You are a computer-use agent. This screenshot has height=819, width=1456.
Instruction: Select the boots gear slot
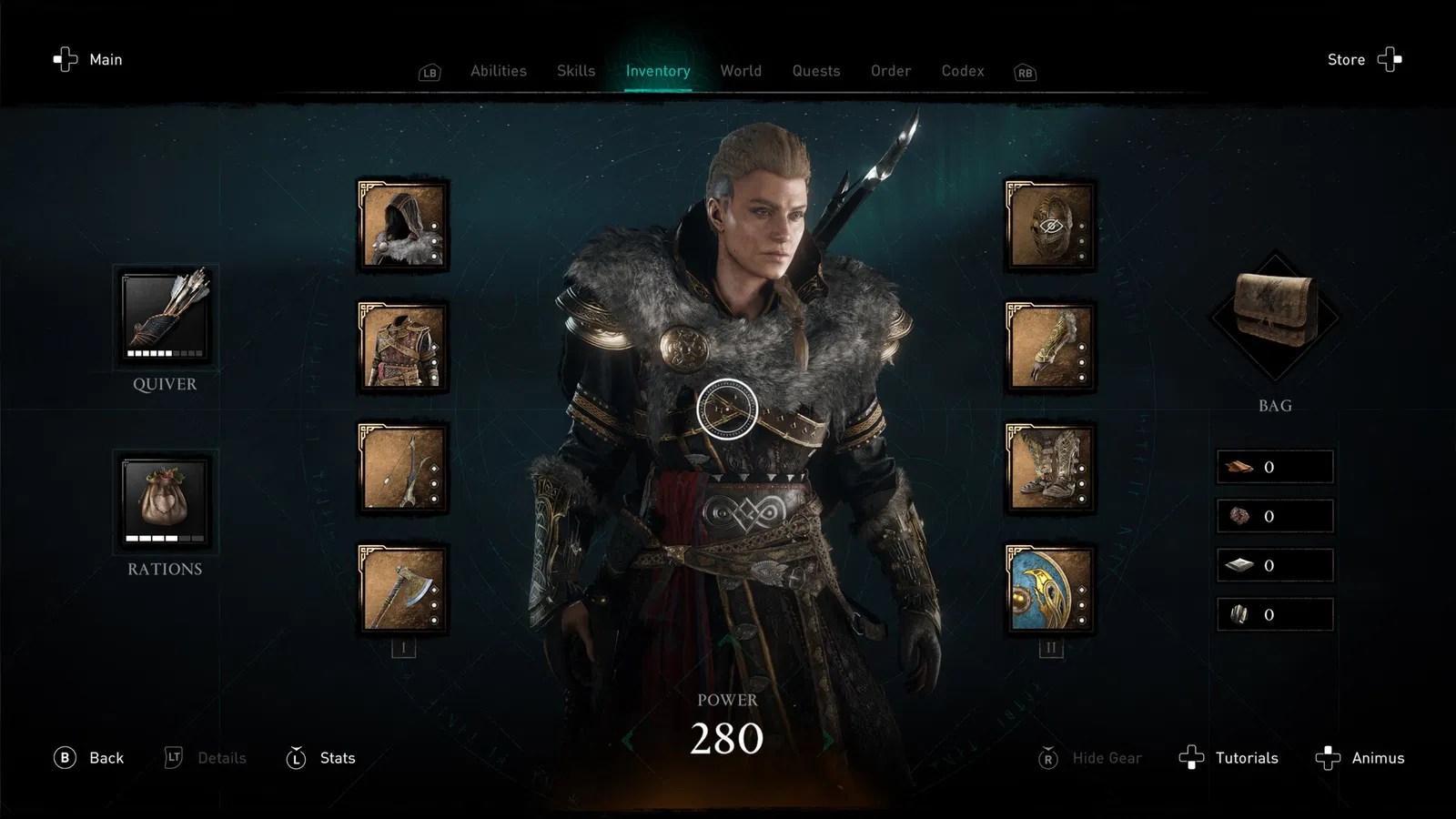click(x=1049, y=469)
